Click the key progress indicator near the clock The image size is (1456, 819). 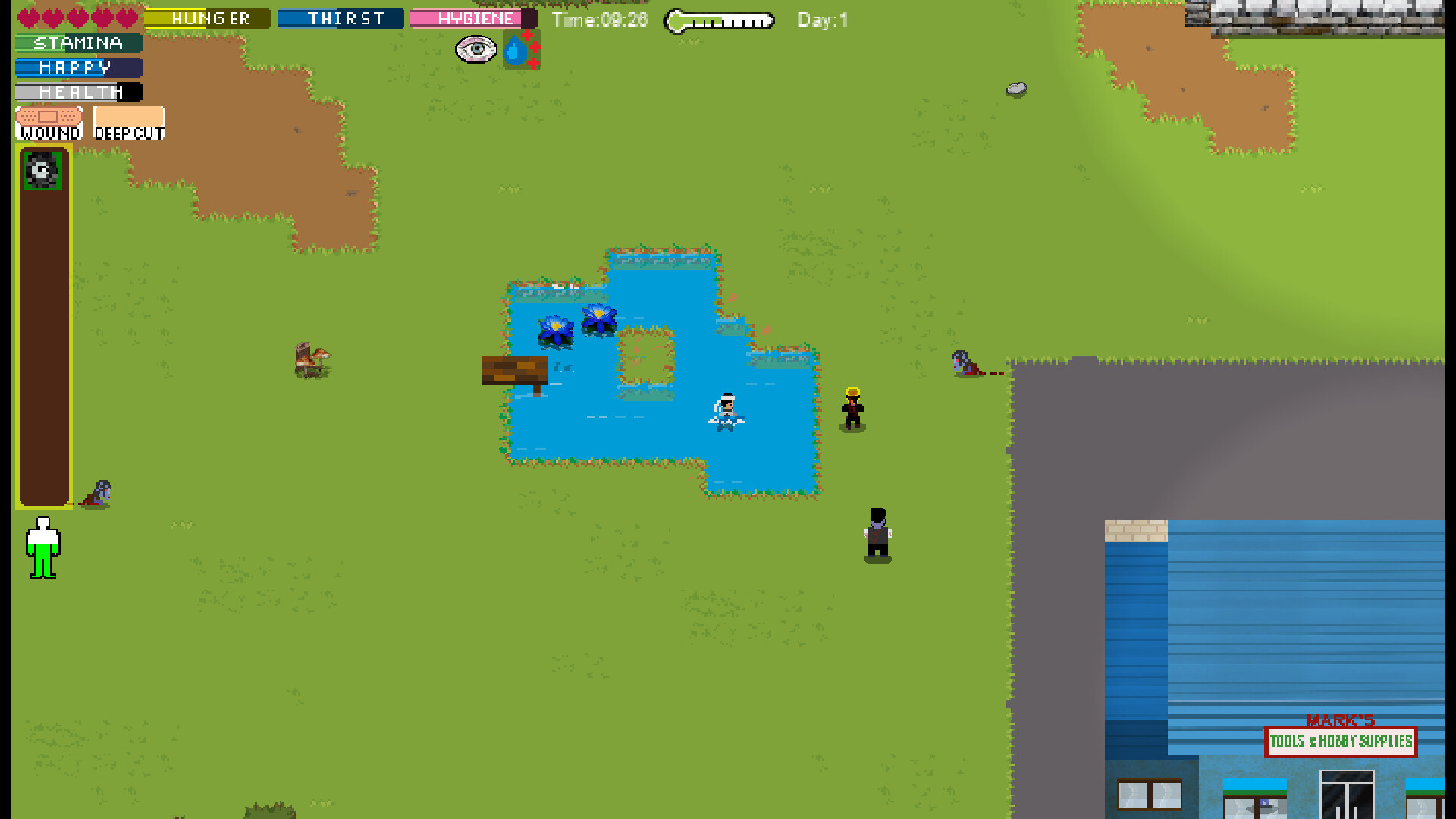718,20
